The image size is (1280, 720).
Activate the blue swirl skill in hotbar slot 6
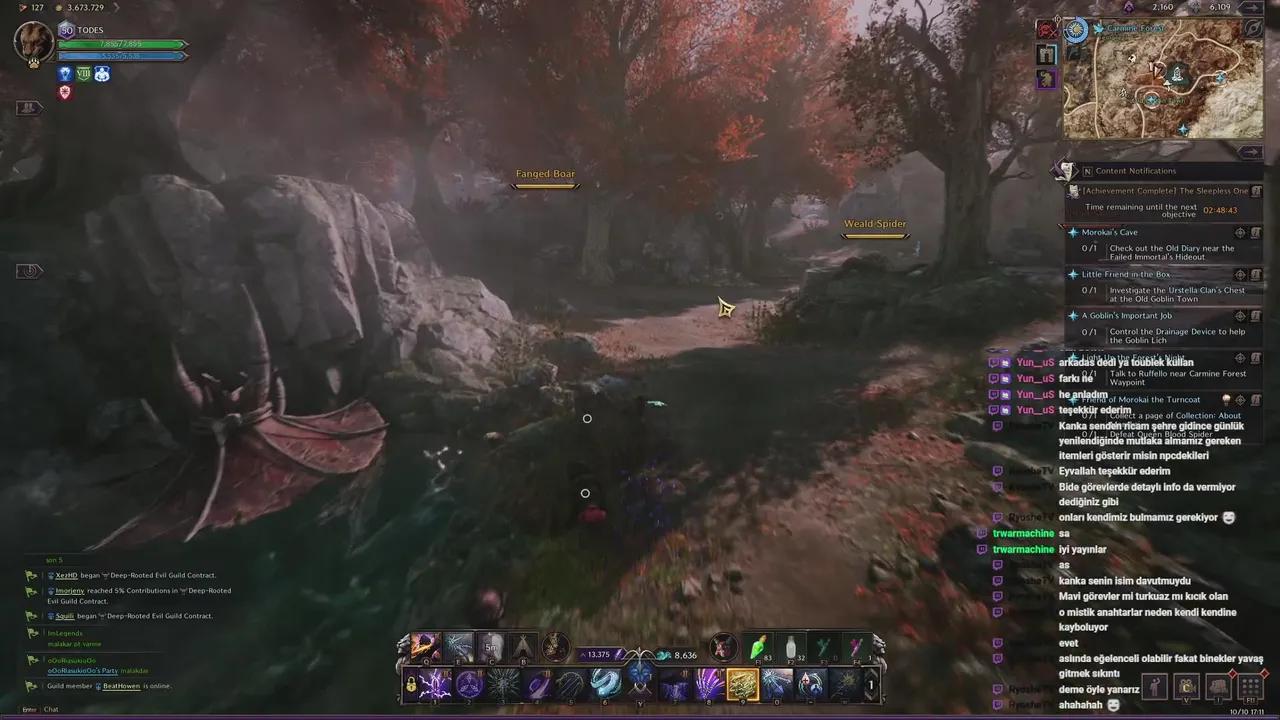coord(603,684)
